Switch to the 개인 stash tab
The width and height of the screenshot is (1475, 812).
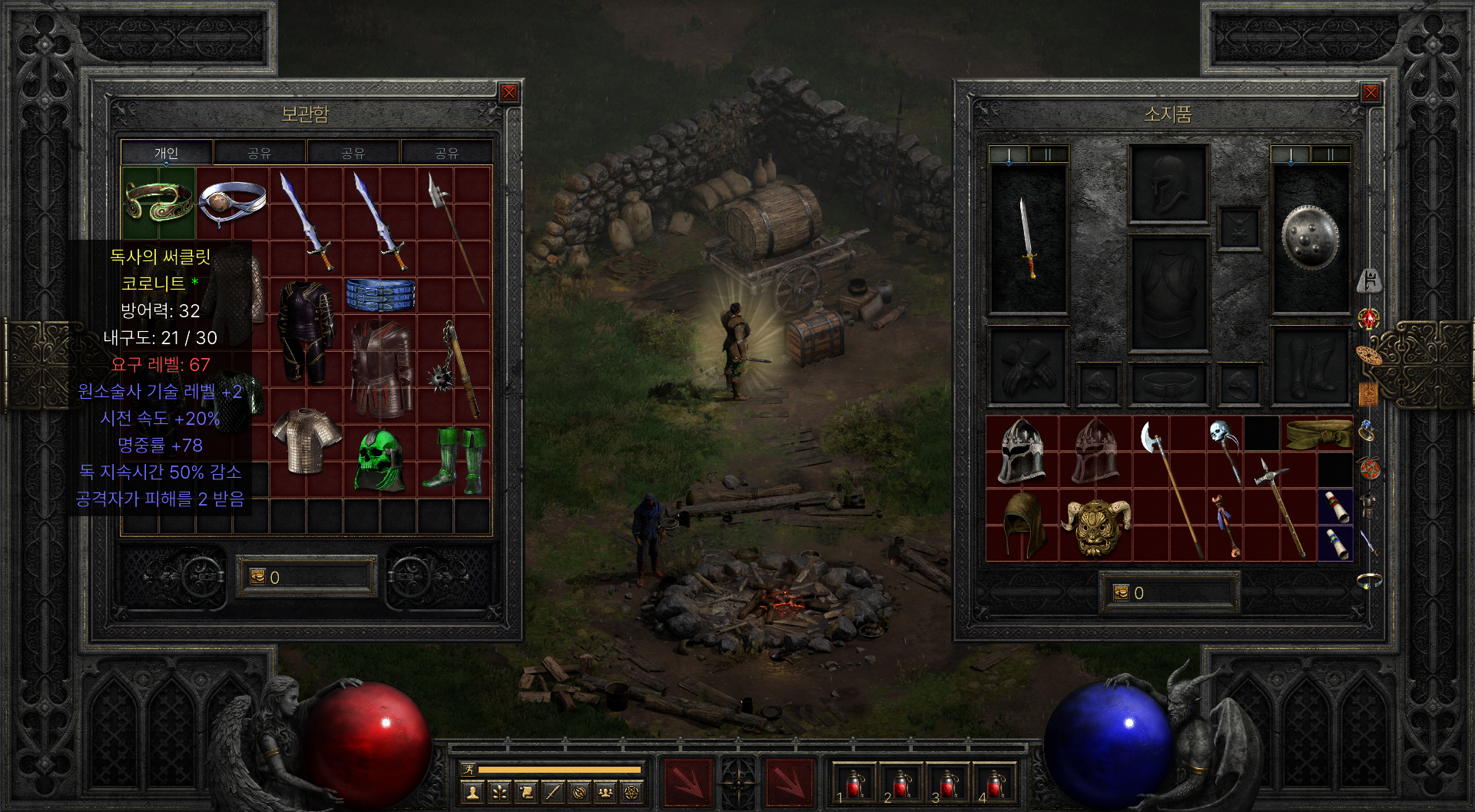coord(166,153)
